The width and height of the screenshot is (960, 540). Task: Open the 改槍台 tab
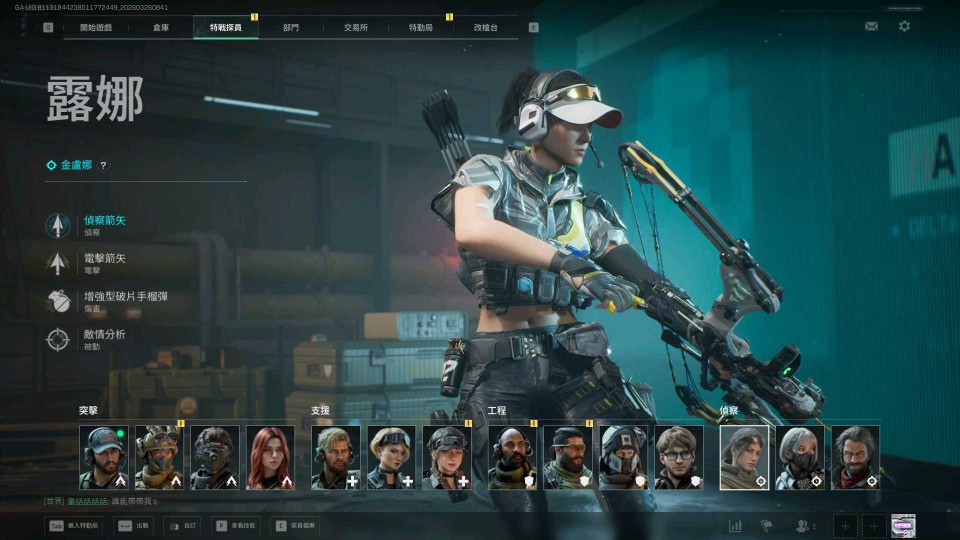[x=486, y=28]
